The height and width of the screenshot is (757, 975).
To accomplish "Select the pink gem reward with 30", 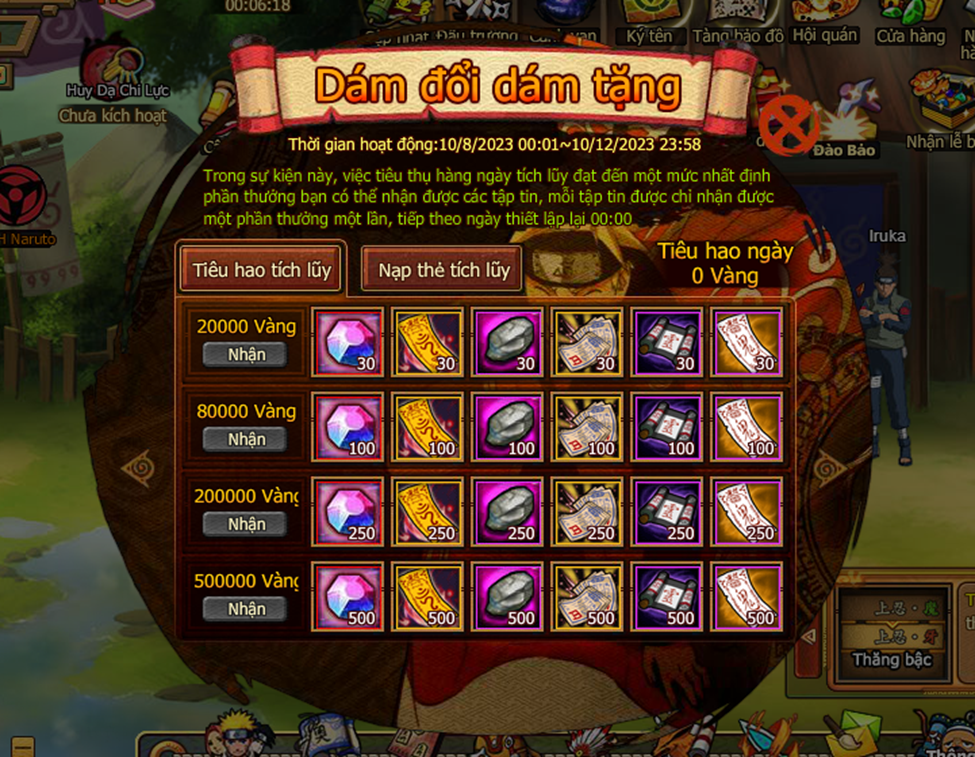I will 347,342.
